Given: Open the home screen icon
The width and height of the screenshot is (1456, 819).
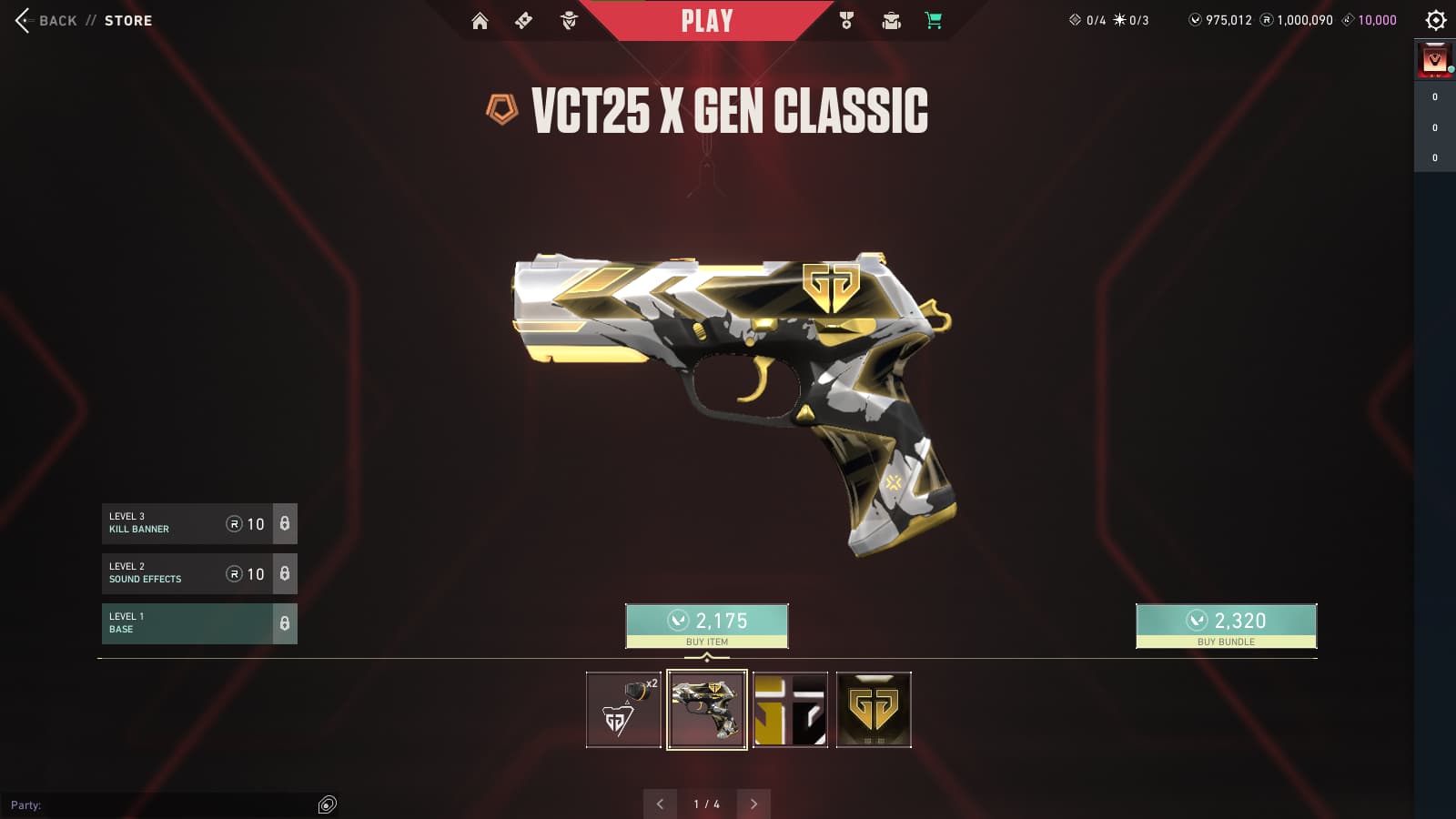Looking at the screenshot, I should click(x=480, y=21).
